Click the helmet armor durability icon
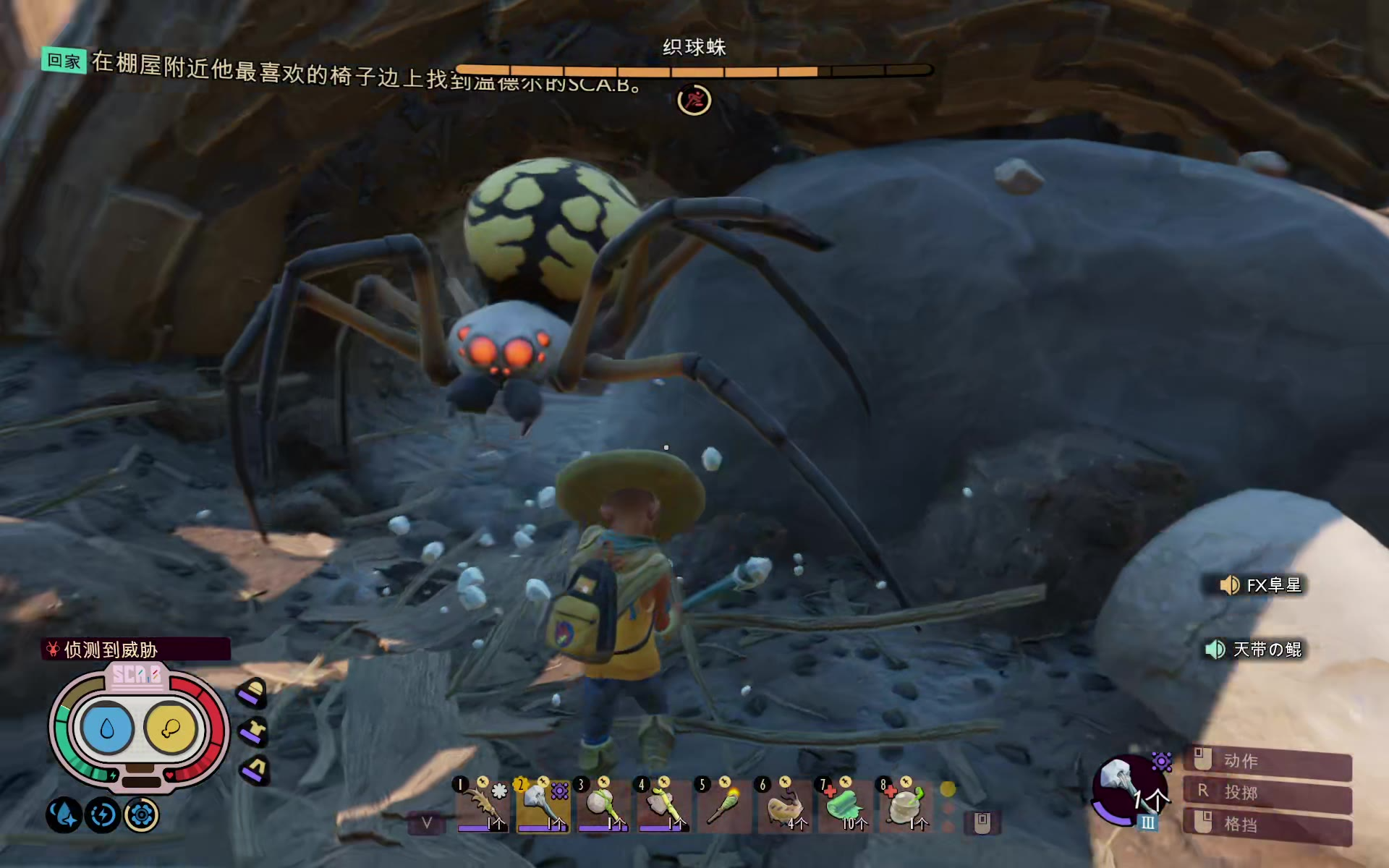Image resolution: width=1389 pixels, height=868 pixels. 252,693
